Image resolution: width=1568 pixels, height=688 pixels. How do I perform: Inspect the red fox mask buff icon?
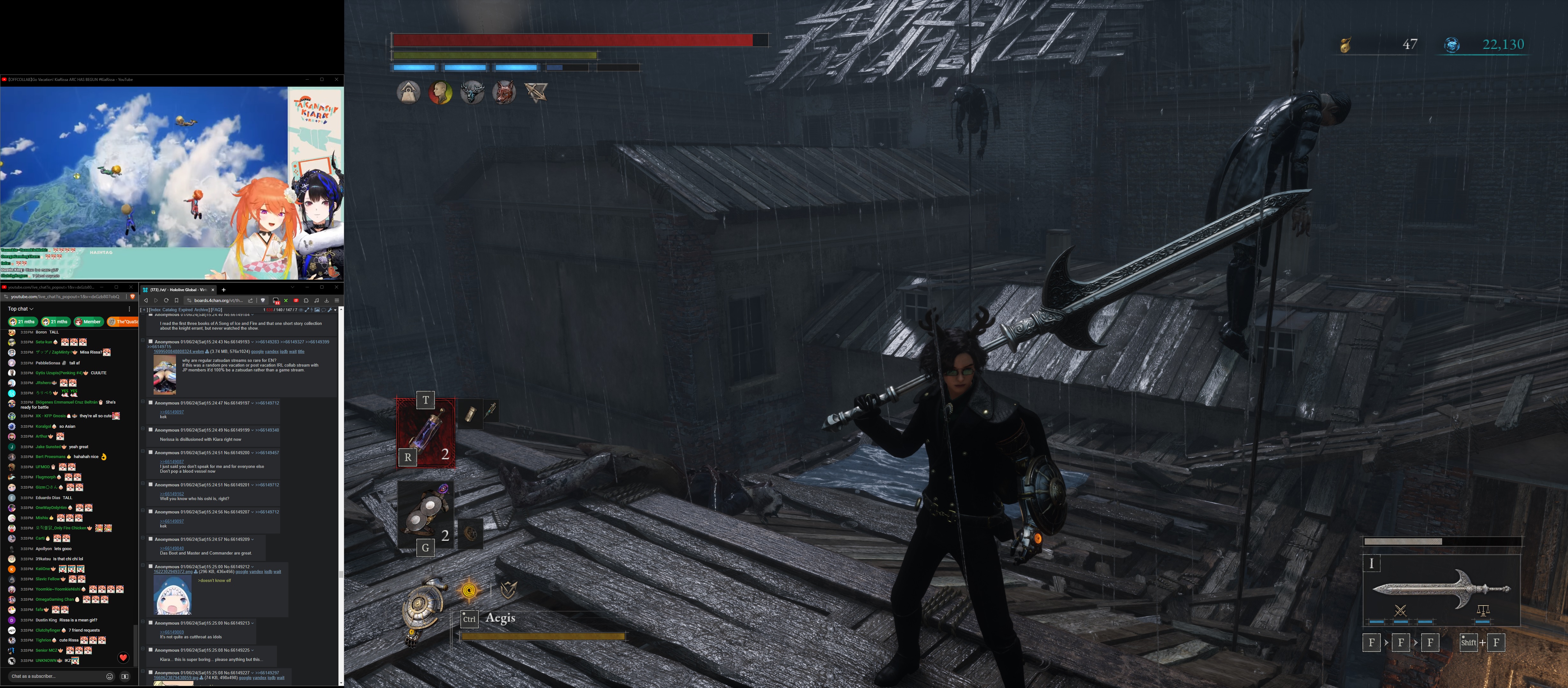point(504,93)
